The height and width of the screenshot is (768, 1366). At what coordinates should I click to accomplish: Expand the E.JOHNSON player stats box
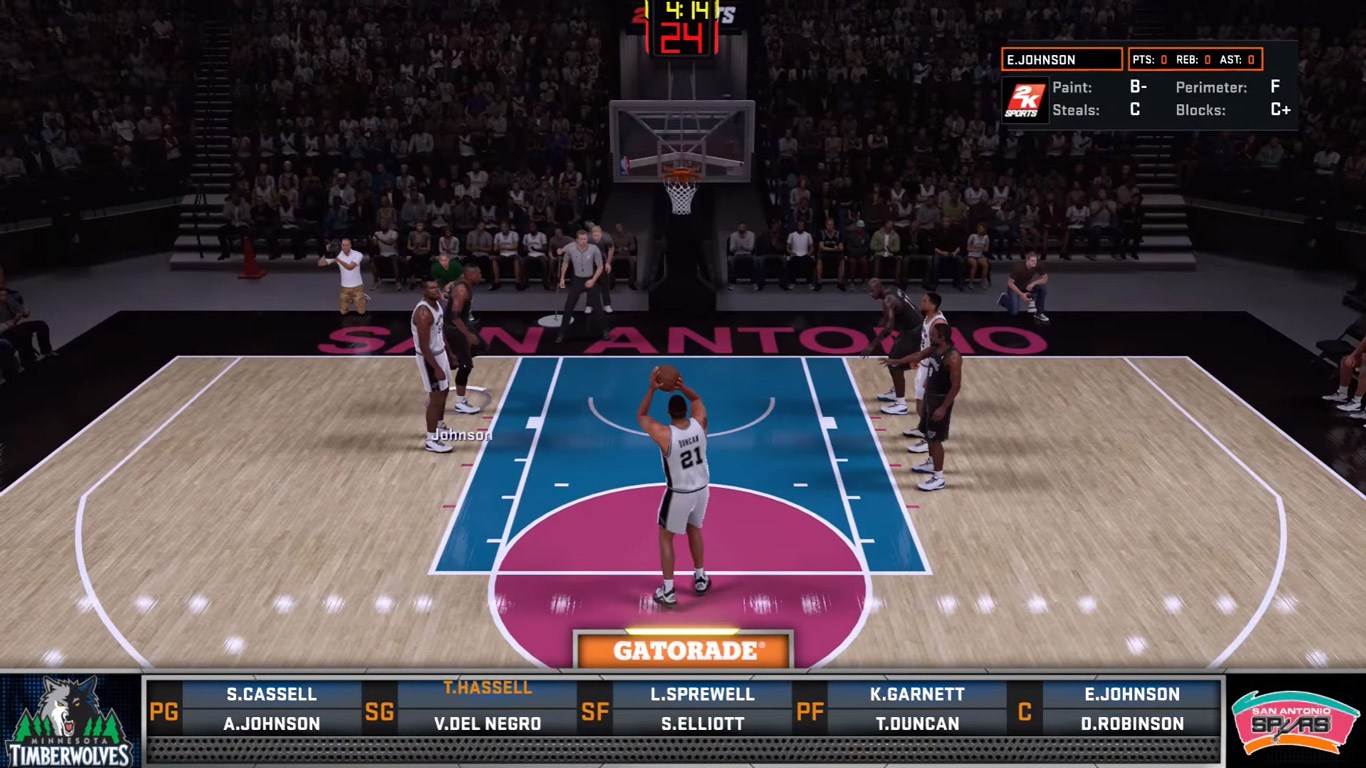coord(1061,59)
